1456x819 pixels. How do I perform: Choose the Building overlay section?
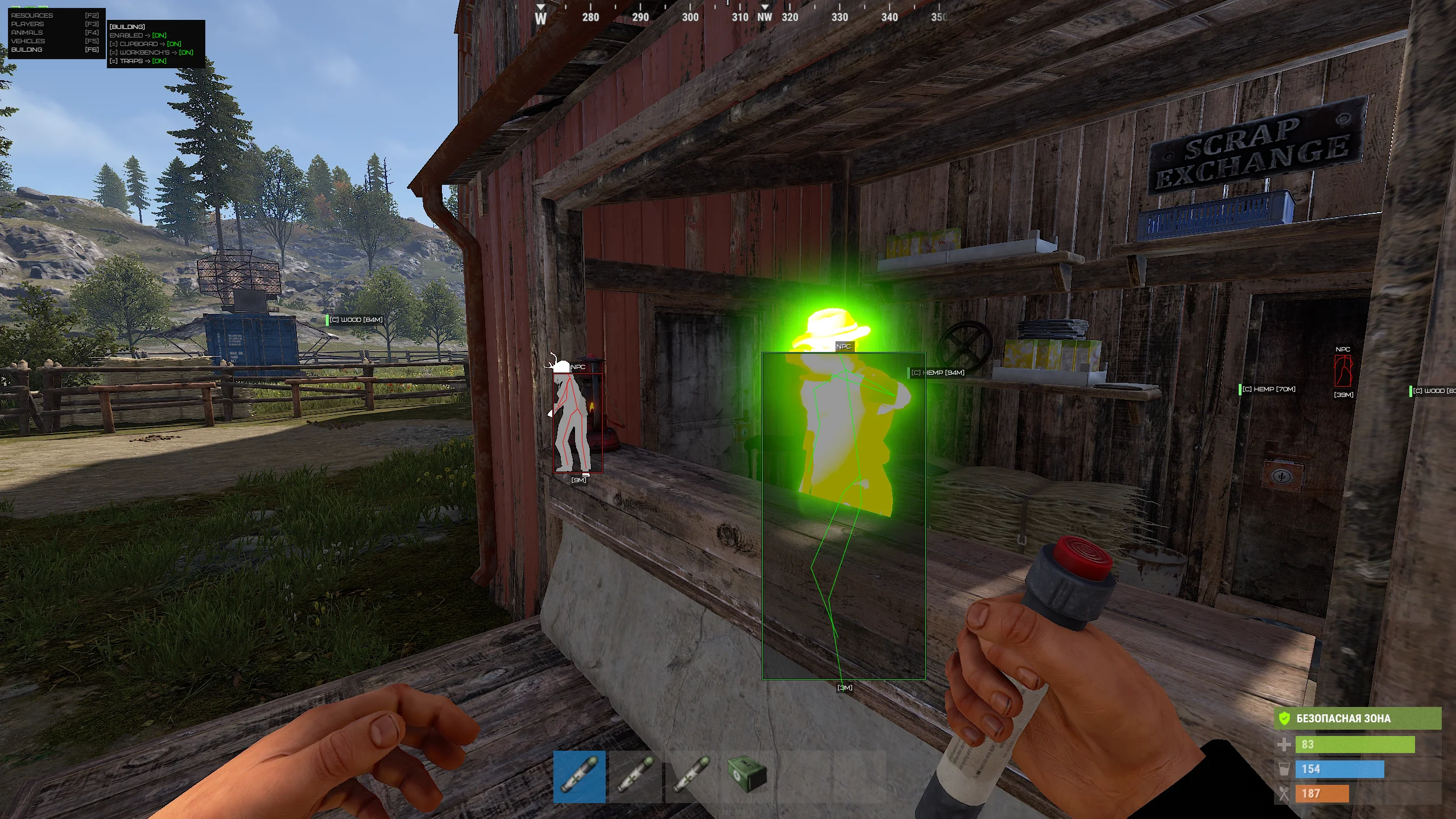click(27, 49)
